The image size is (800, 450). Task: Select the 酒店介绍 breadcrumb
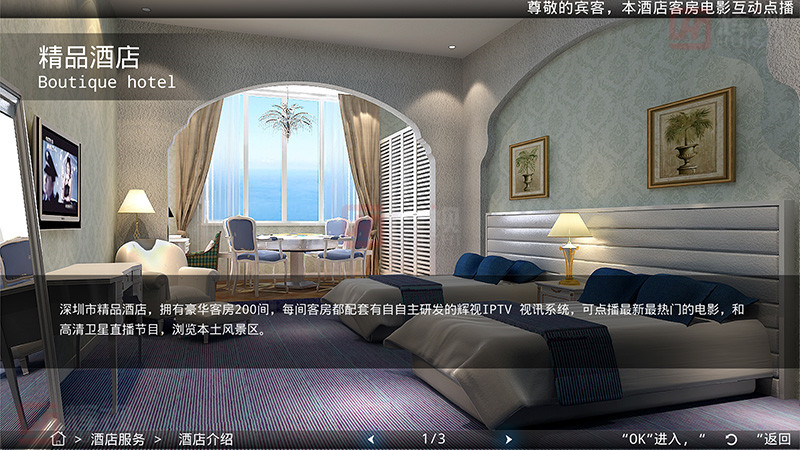[x=205, y=439]
